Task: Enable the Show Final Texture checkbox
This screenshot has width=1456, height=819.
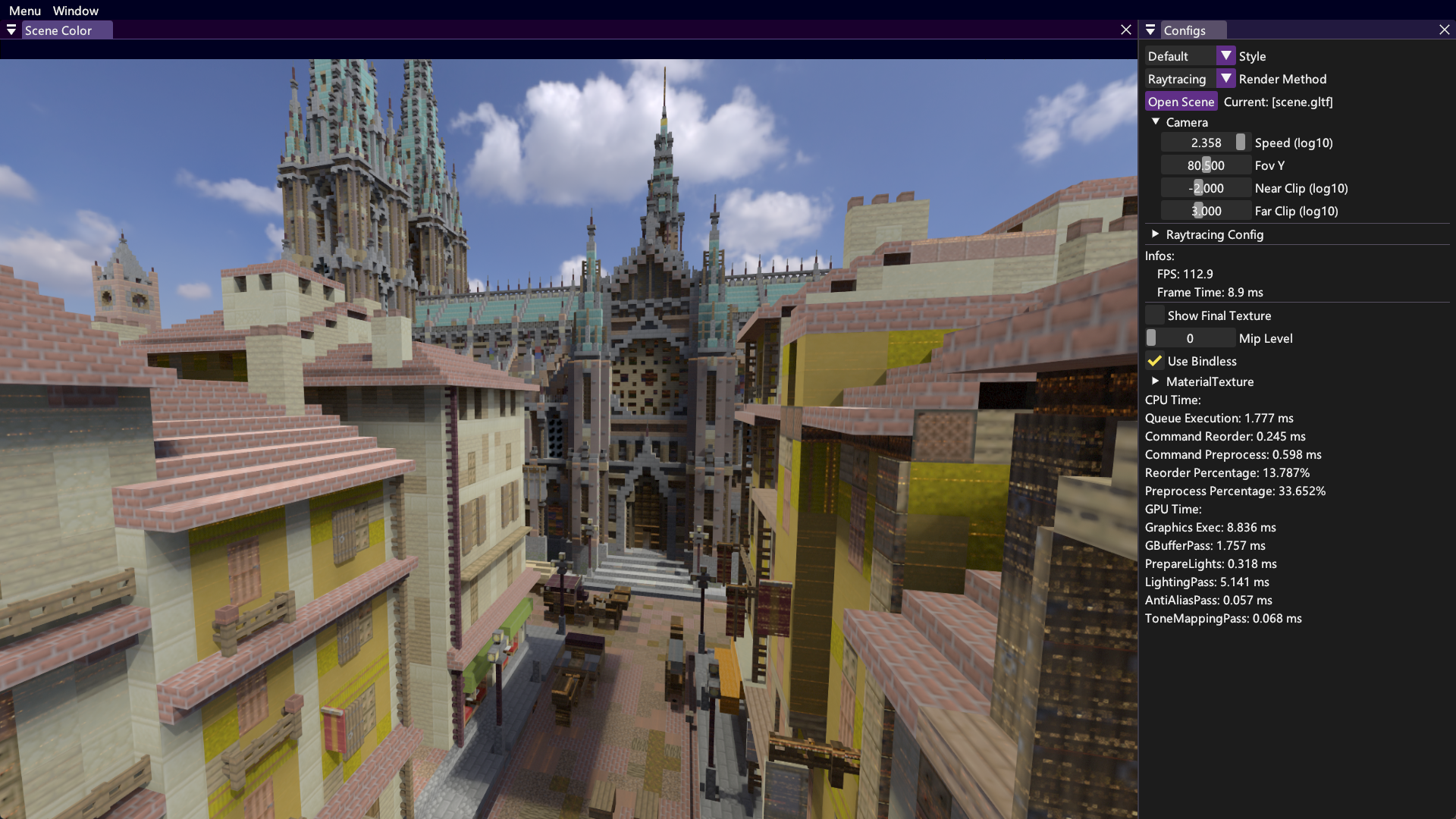Action: pyautogui.click(x=1155, y=315)
